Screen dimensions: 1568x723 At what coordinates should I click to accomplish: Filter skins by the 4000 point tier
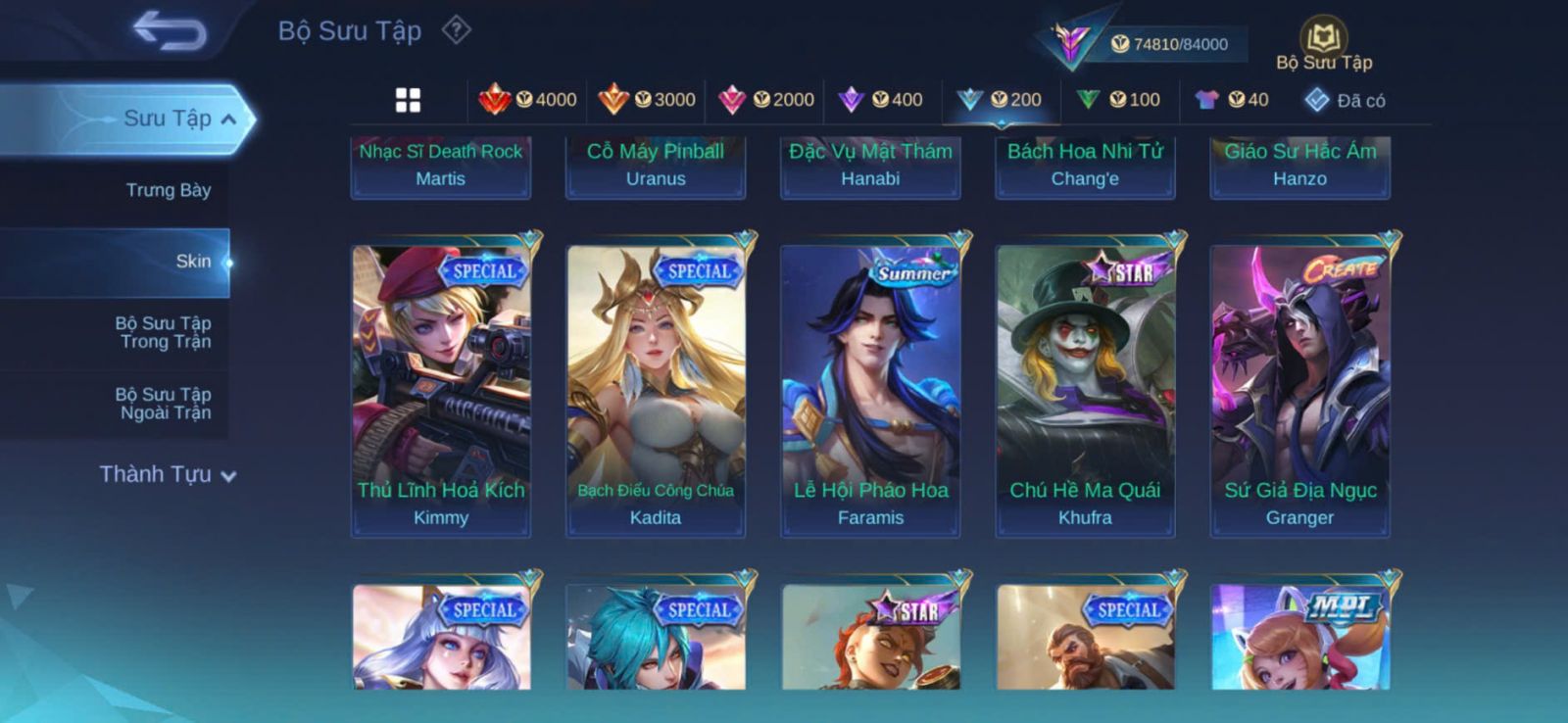click(528, 100)
